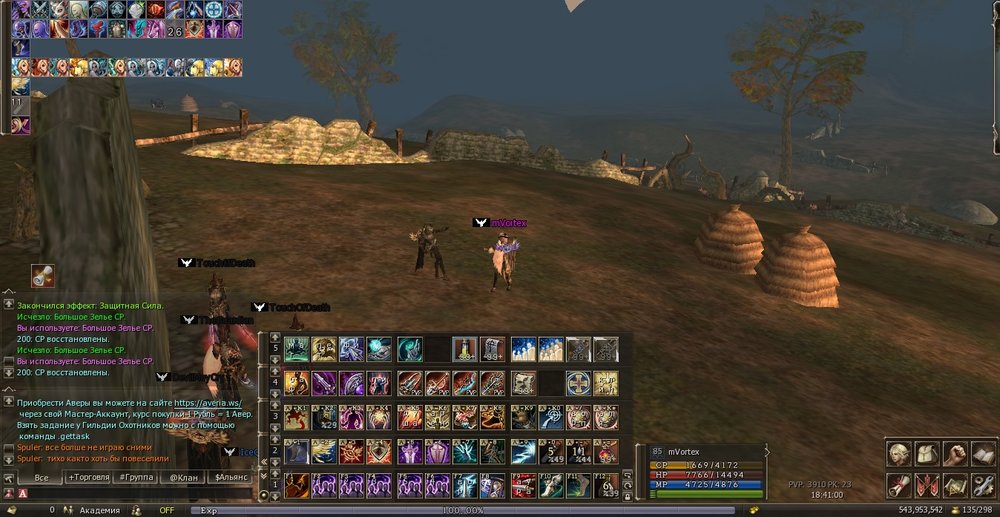Open the inventory bag icon
Image resolution: width=1000 pixels, height=517 pixels.
click(x=927, y=455)
